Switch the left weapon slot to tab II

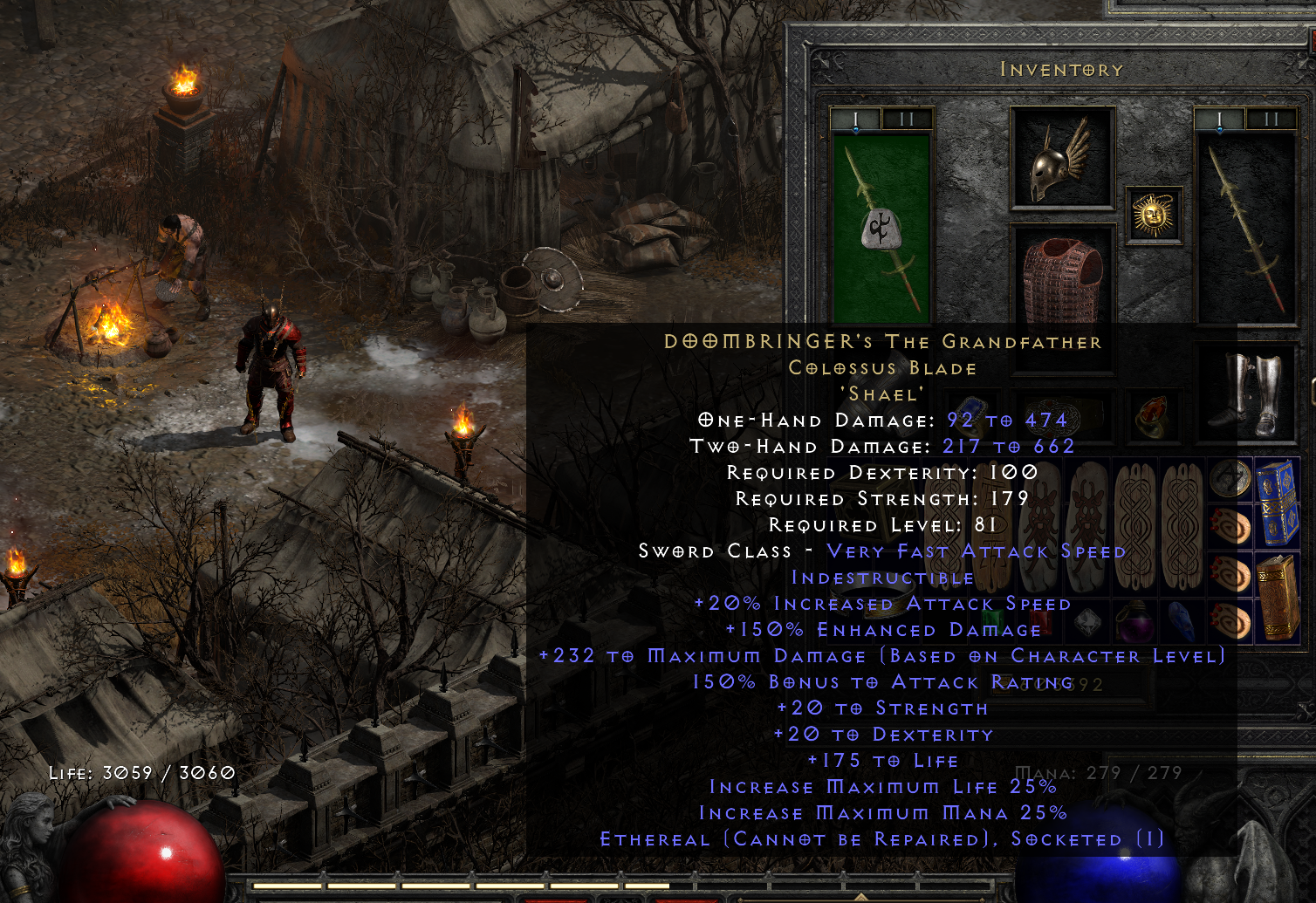(905, 120)
